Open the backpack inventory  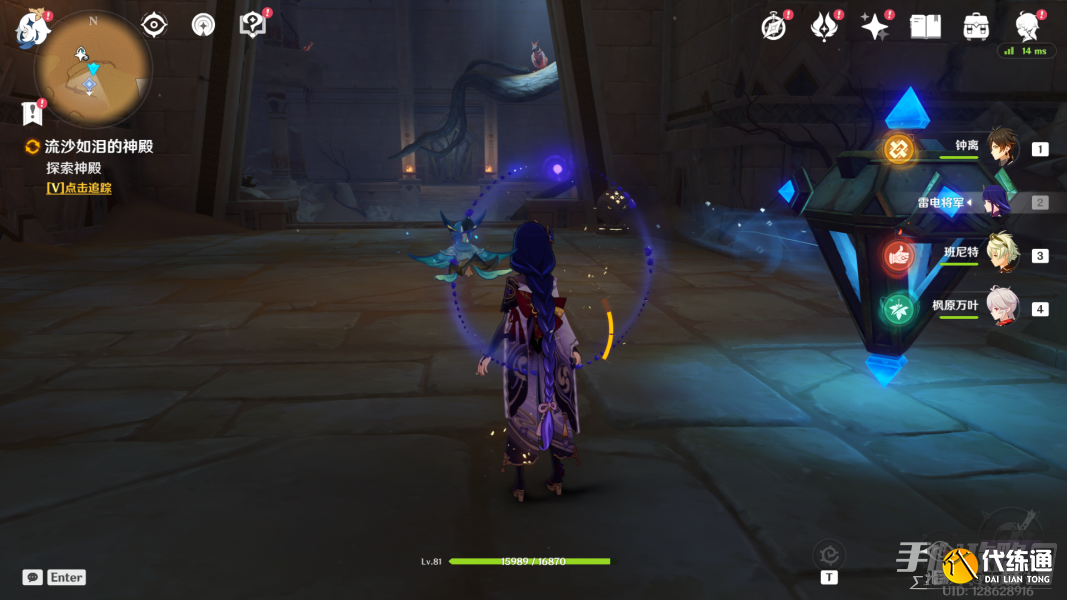pyautogui.click(x=976, y=27)
